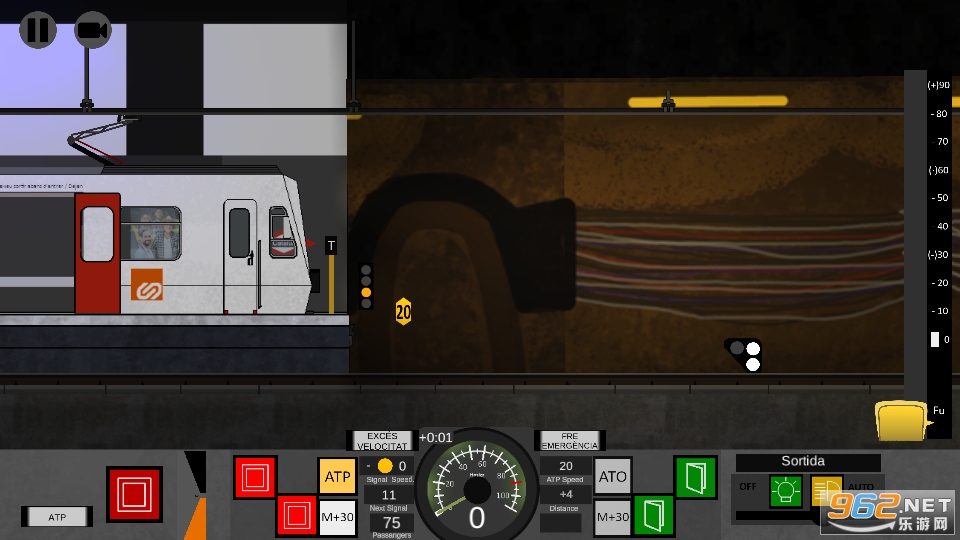Toggle the green light bulb button
Image resolution: width=960 pixels, height=540 pixels.
[785, 491]
